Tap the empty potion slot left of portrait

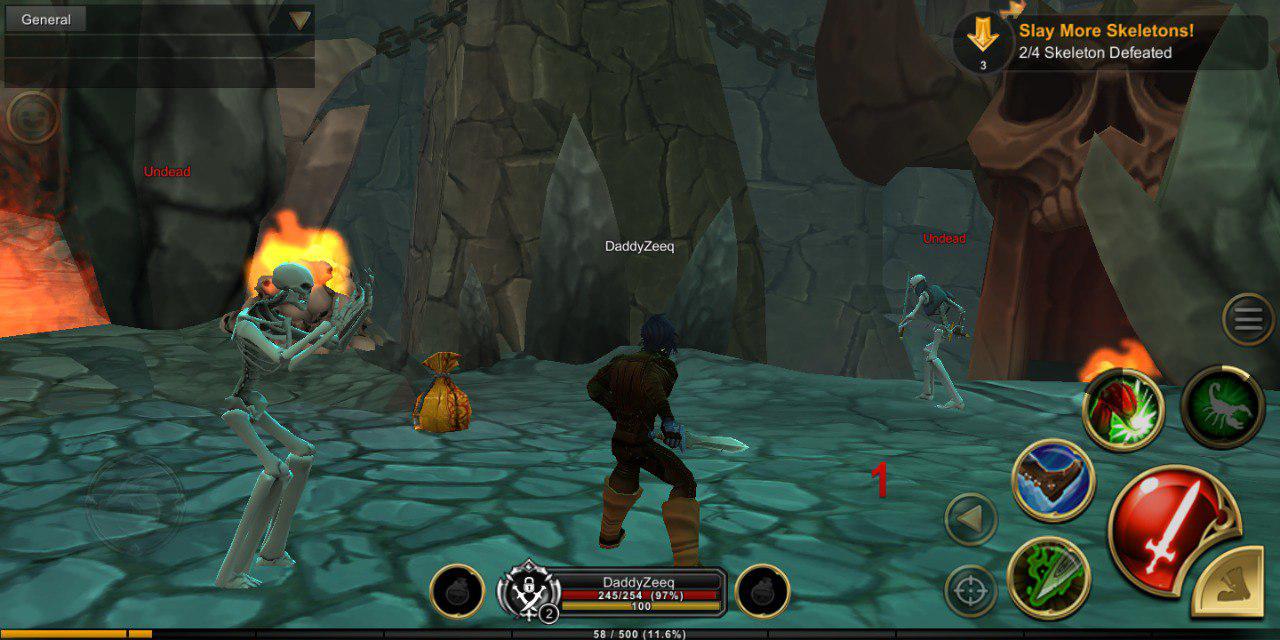(x=458, y=592)
